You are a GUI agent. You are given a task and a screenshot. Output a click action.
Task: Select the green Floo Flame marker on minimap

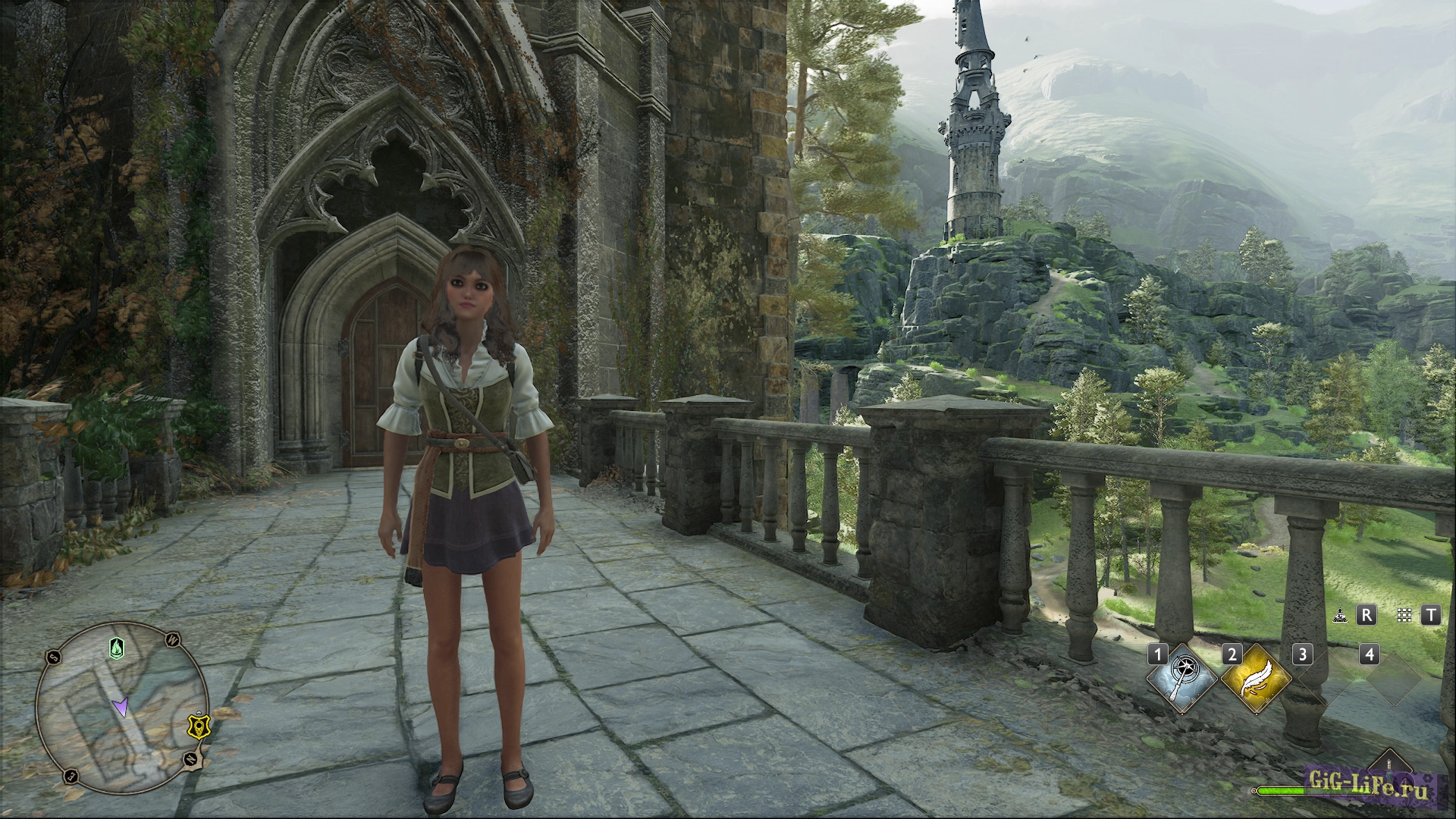115,648
